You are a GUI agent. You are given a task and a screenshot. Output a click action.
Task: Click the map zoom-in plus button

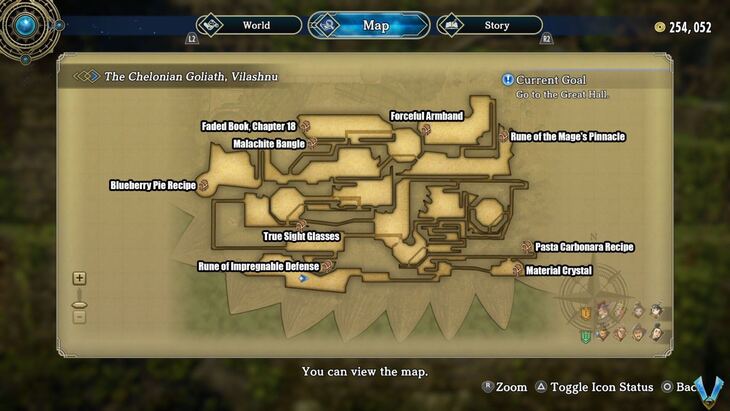(79, 279)
